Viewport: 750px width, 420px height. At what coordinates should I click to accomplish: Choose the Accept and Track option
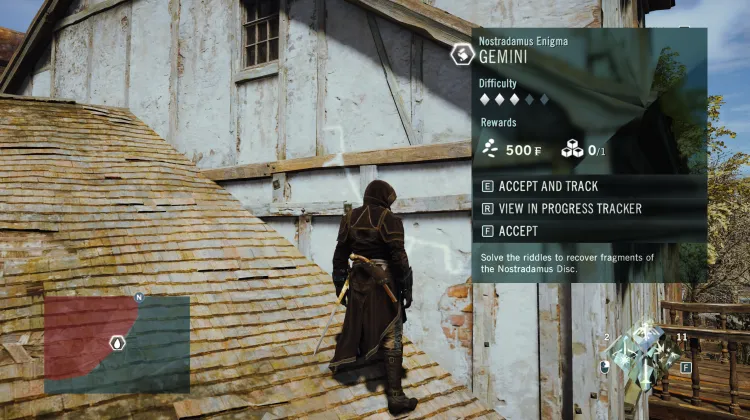[x=548, y=186]
